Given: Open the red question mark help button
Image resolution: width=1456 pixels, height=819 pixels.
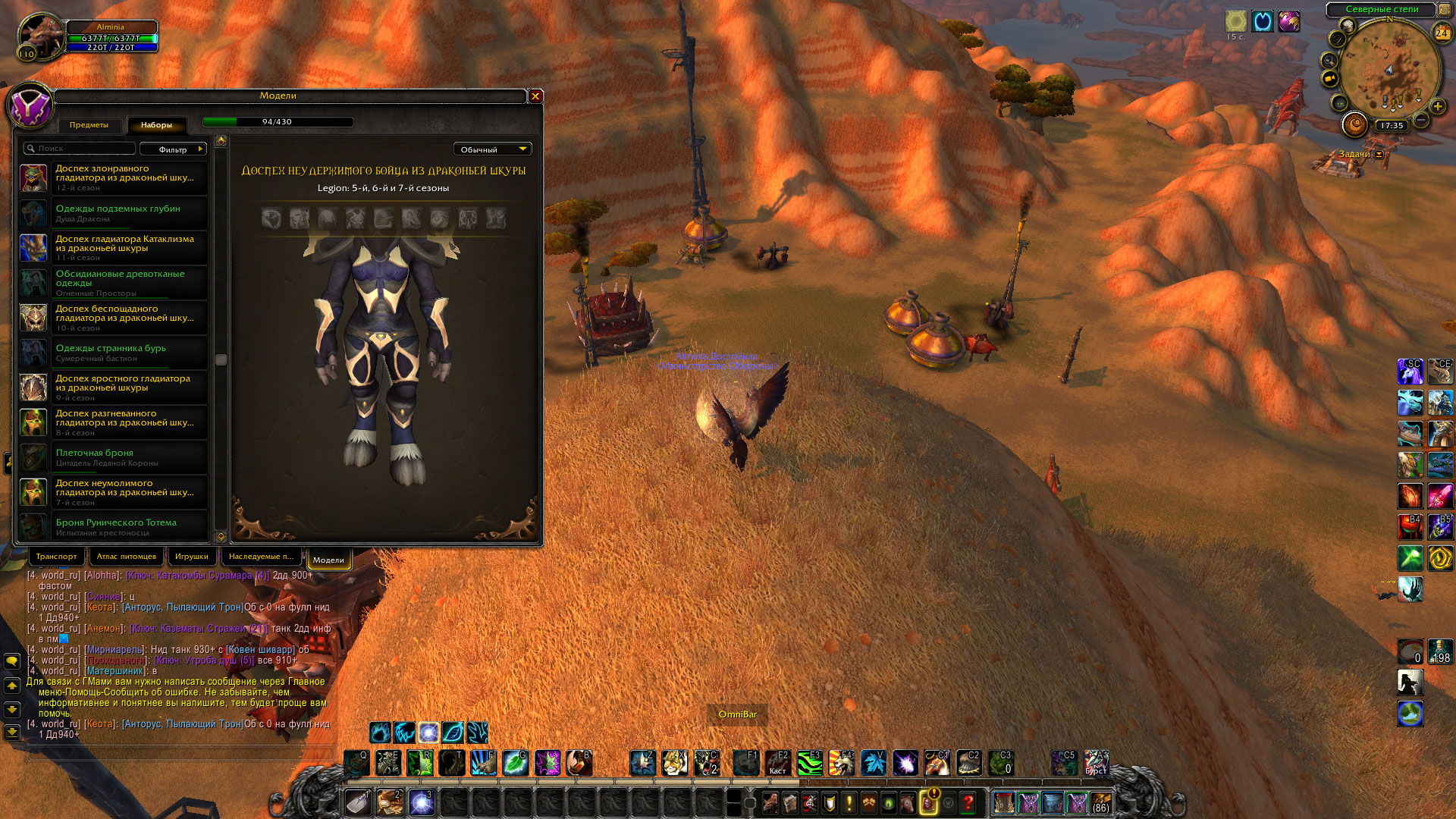Looking at the screenshot, I should click(x=968, y=802).
